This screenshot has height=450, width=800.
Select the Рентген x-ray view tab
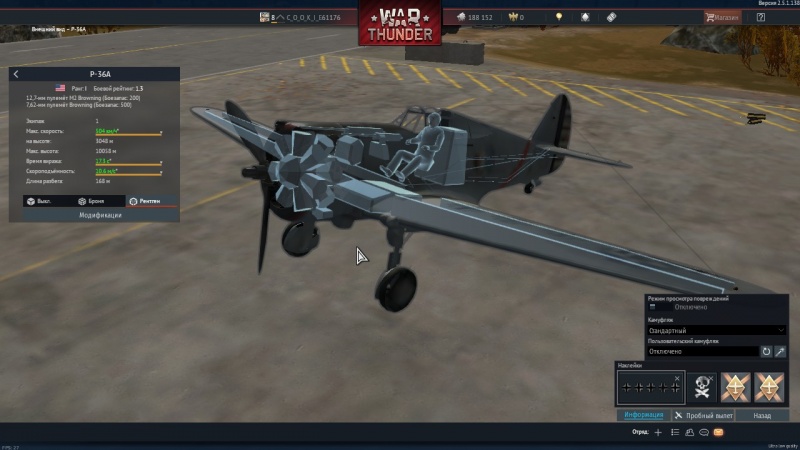pyautogui.click(x=145, y=201)
